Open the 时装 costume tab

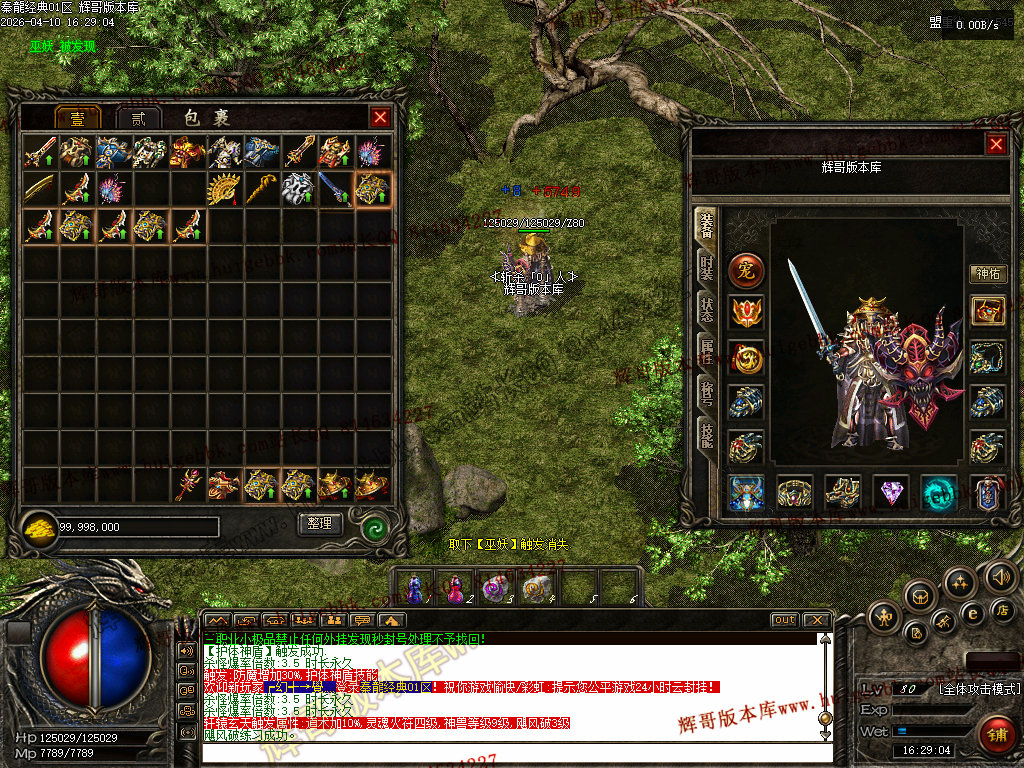pos(706,269)
